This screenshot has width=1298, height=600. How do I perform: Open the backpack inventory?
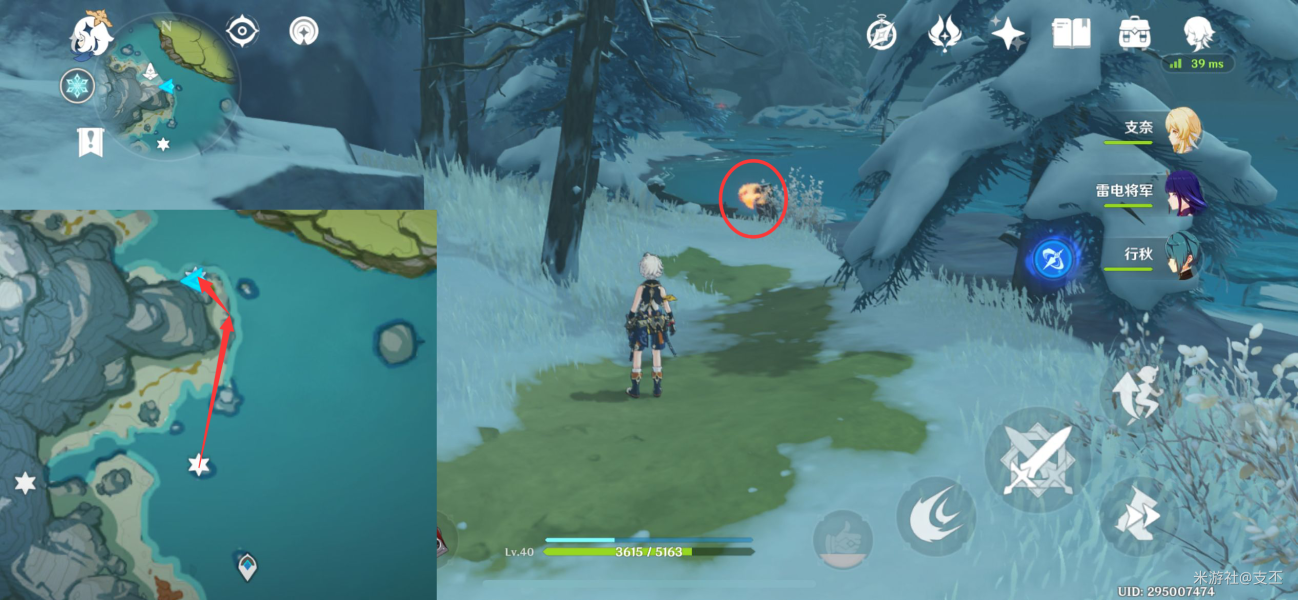[1134, 34]
